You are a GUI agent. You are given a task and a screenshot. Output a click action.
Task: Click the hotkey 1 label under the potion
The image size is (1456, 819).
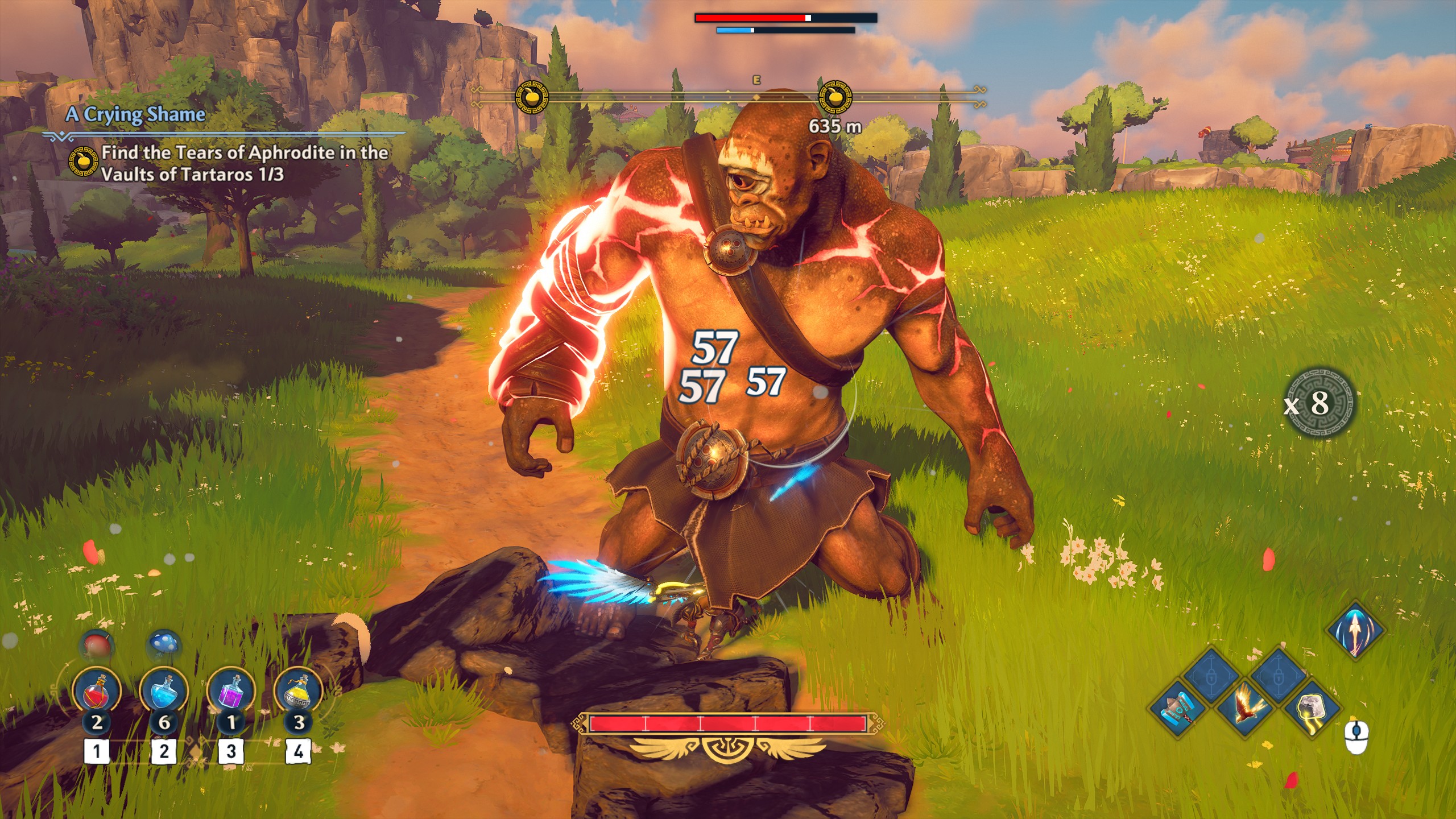98,751
